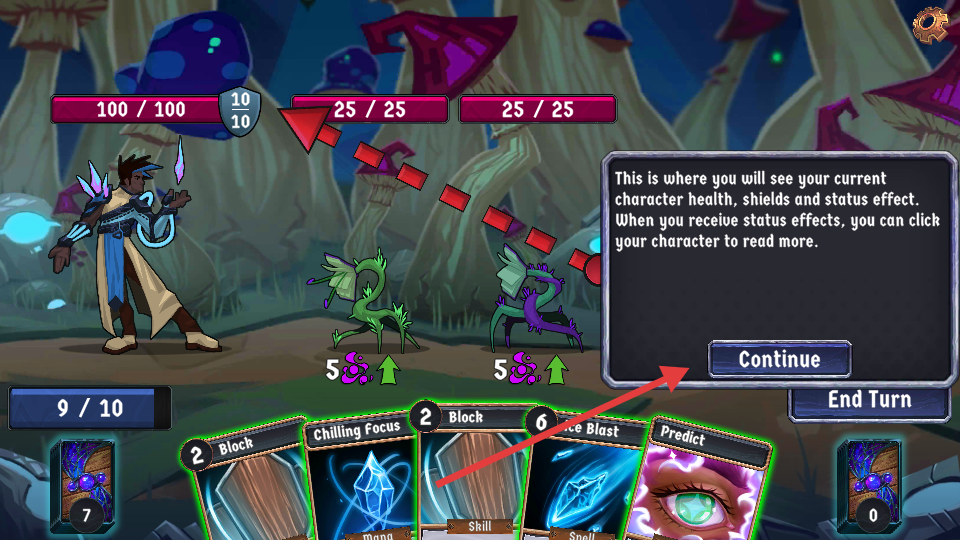Image resolution: width=960 pixels, height=540 pixels.
Task: View the deck pile showing 7 cards
Action: [82, 482]
